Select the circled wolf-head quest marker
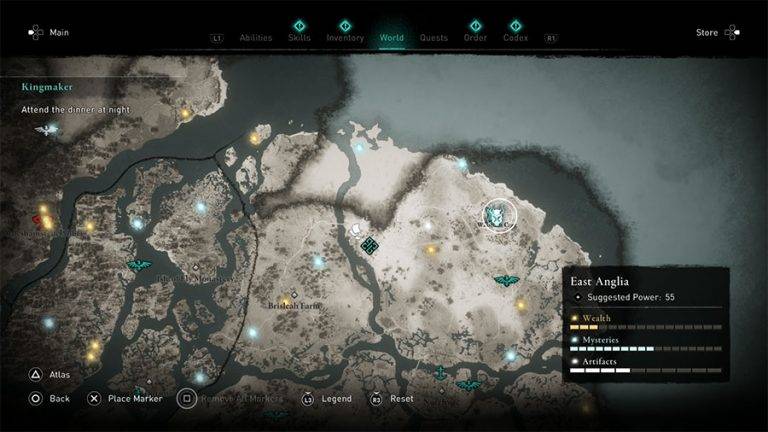The height and width of the screenshot is (432, 768). point(497,214)
